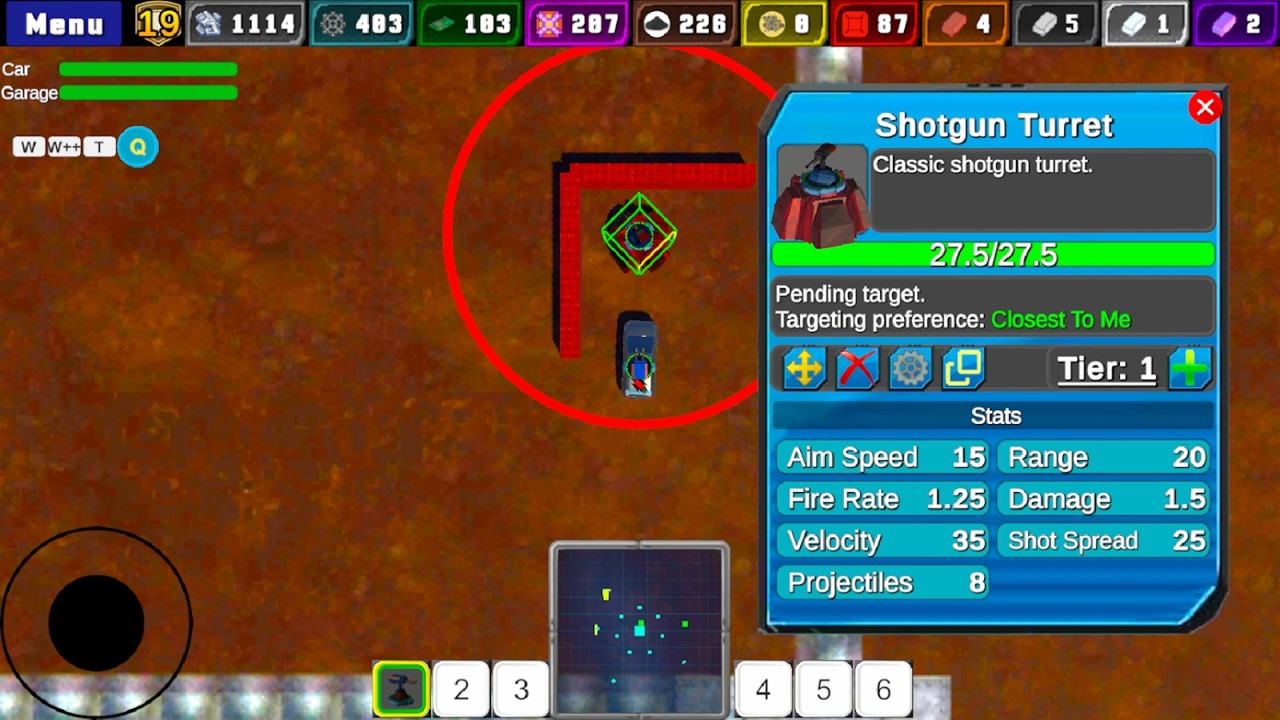Activate the blue Q button
This screenshot has width=1280, height=720.
click(x=138, y=147)
